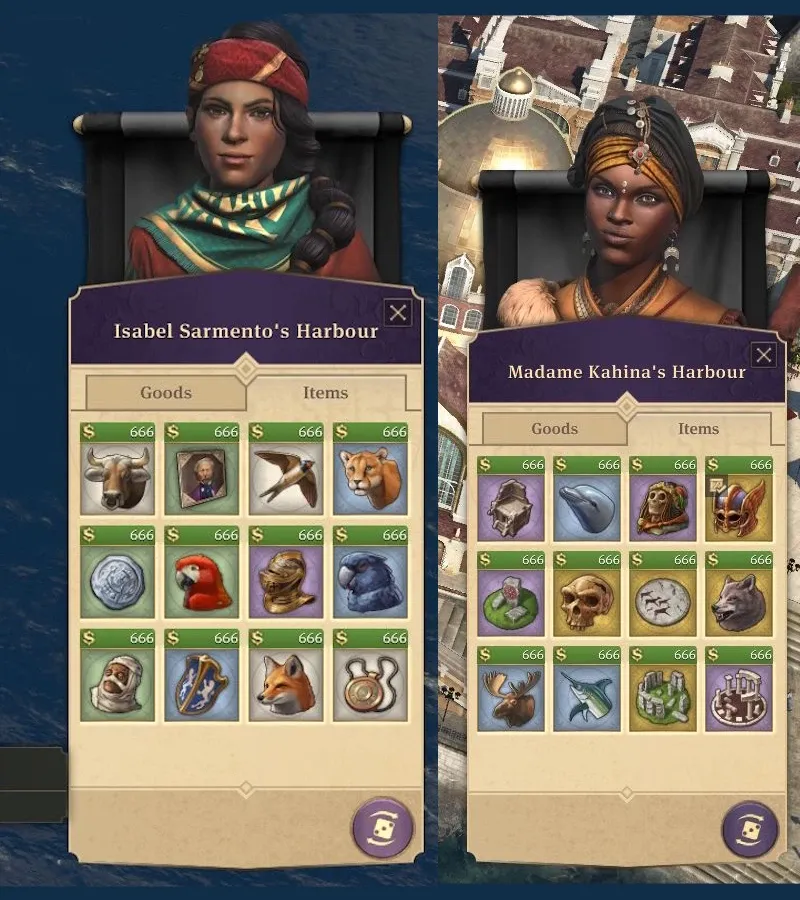Select the red parrot item
800x900 pixels.
202,582
